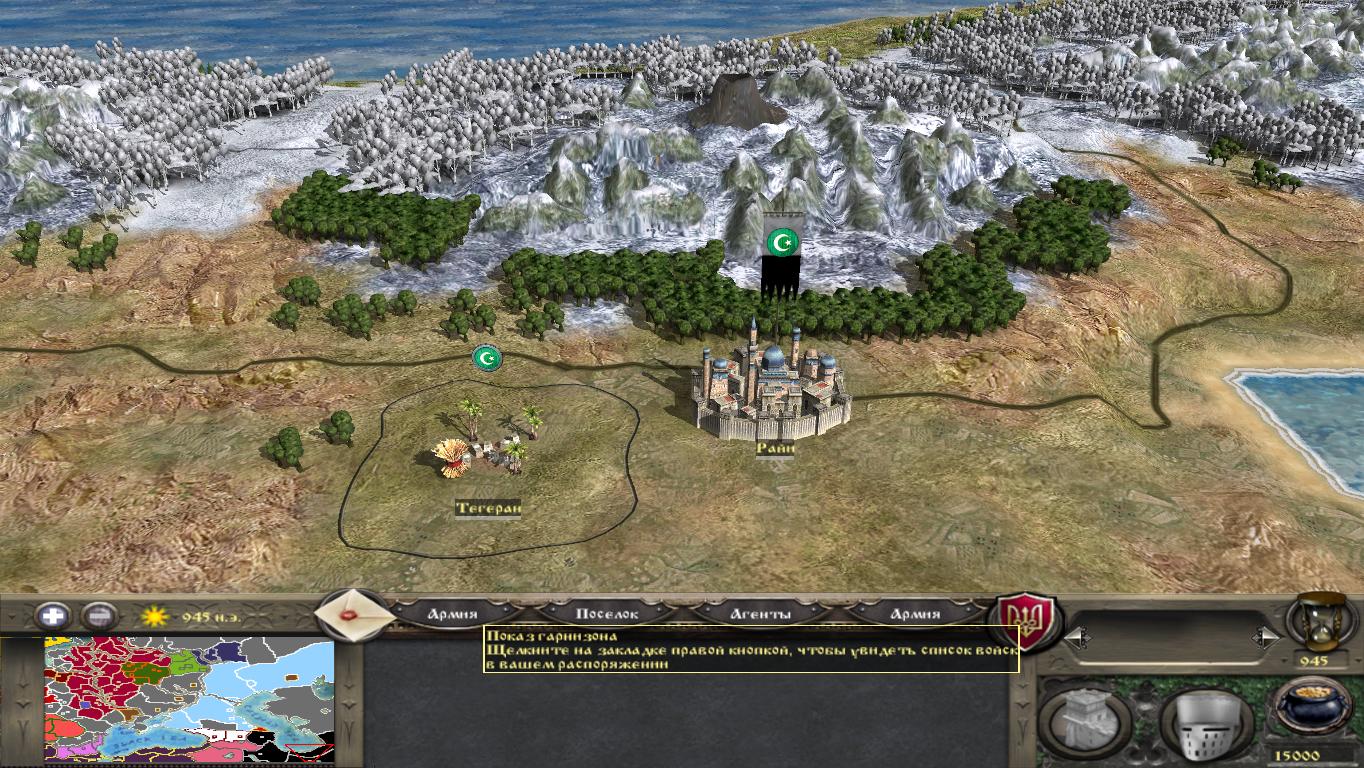Click the zoom-in plus button above minimap

(x=52, y=616)
